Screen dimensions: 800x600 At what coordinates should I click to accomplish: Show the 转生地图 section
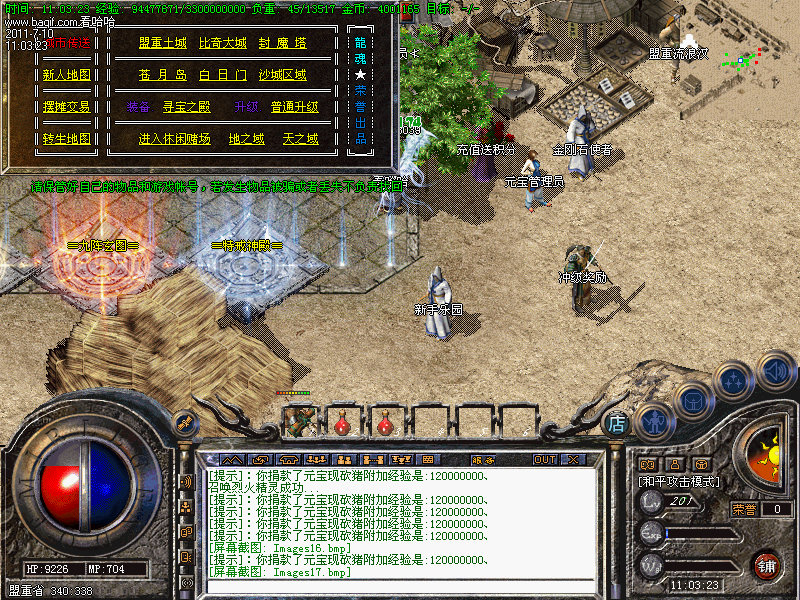pyautogui.click(x=66, y=139)
